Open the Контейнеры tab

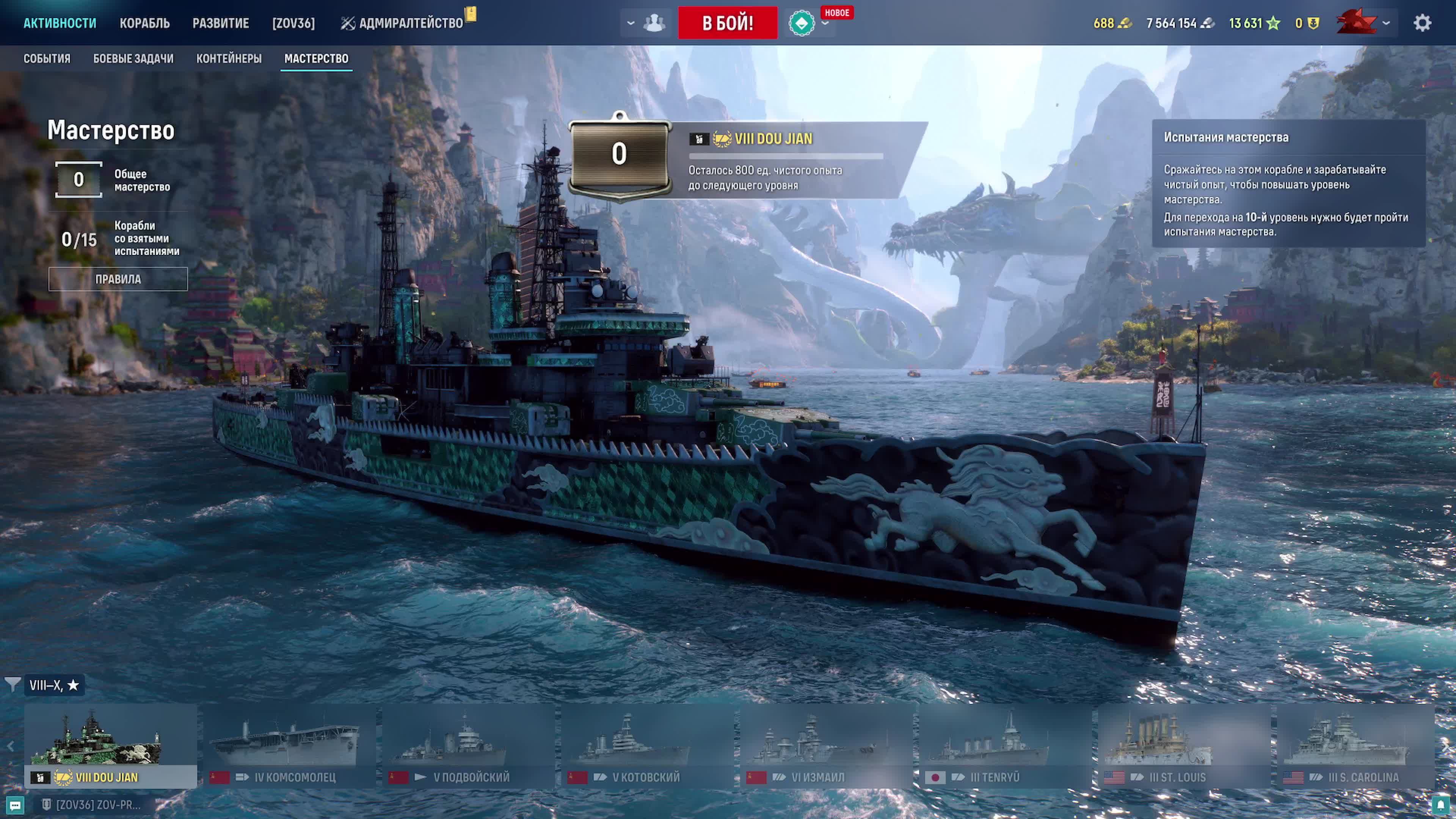(x=229, y=59)
